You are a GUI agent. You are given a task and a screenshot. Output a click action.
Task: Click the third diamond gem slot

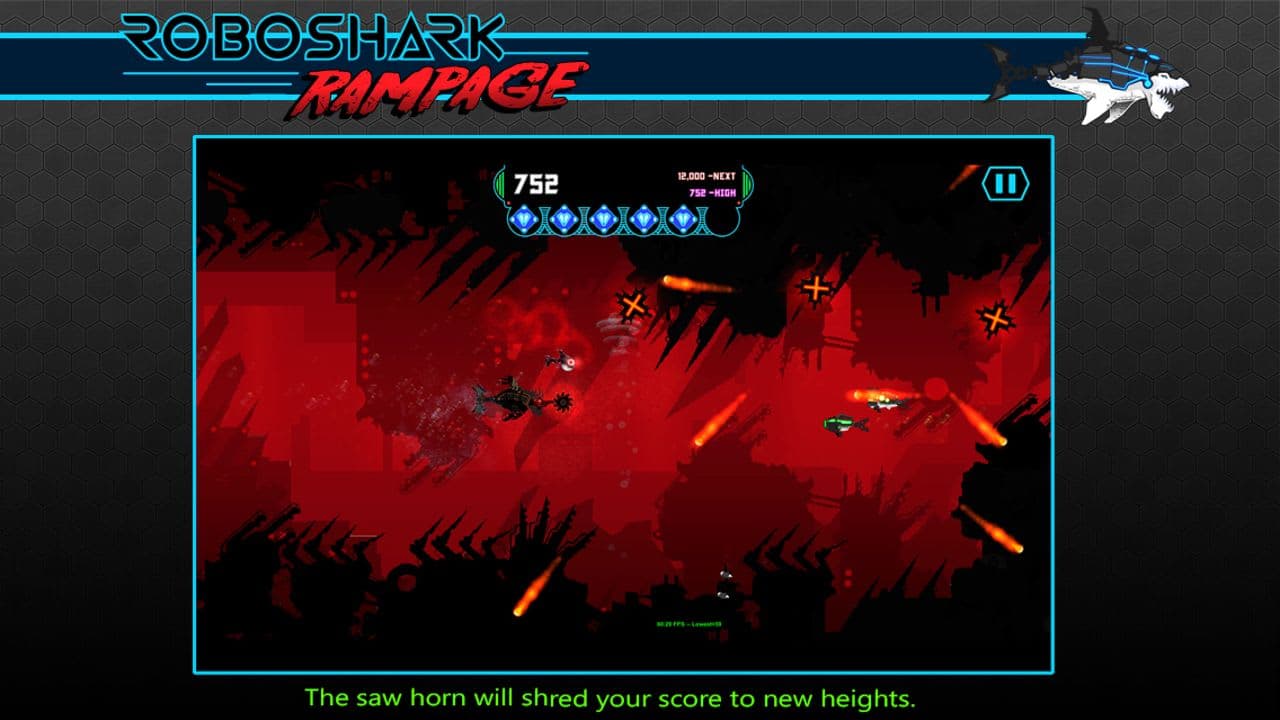[604, 218]
